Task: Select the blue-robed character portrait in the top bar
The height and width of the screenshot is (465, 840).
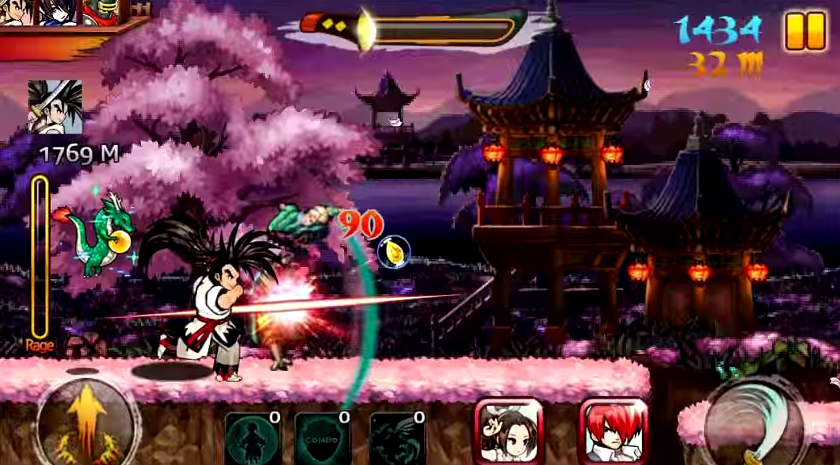Action: [x=55, y=12]
